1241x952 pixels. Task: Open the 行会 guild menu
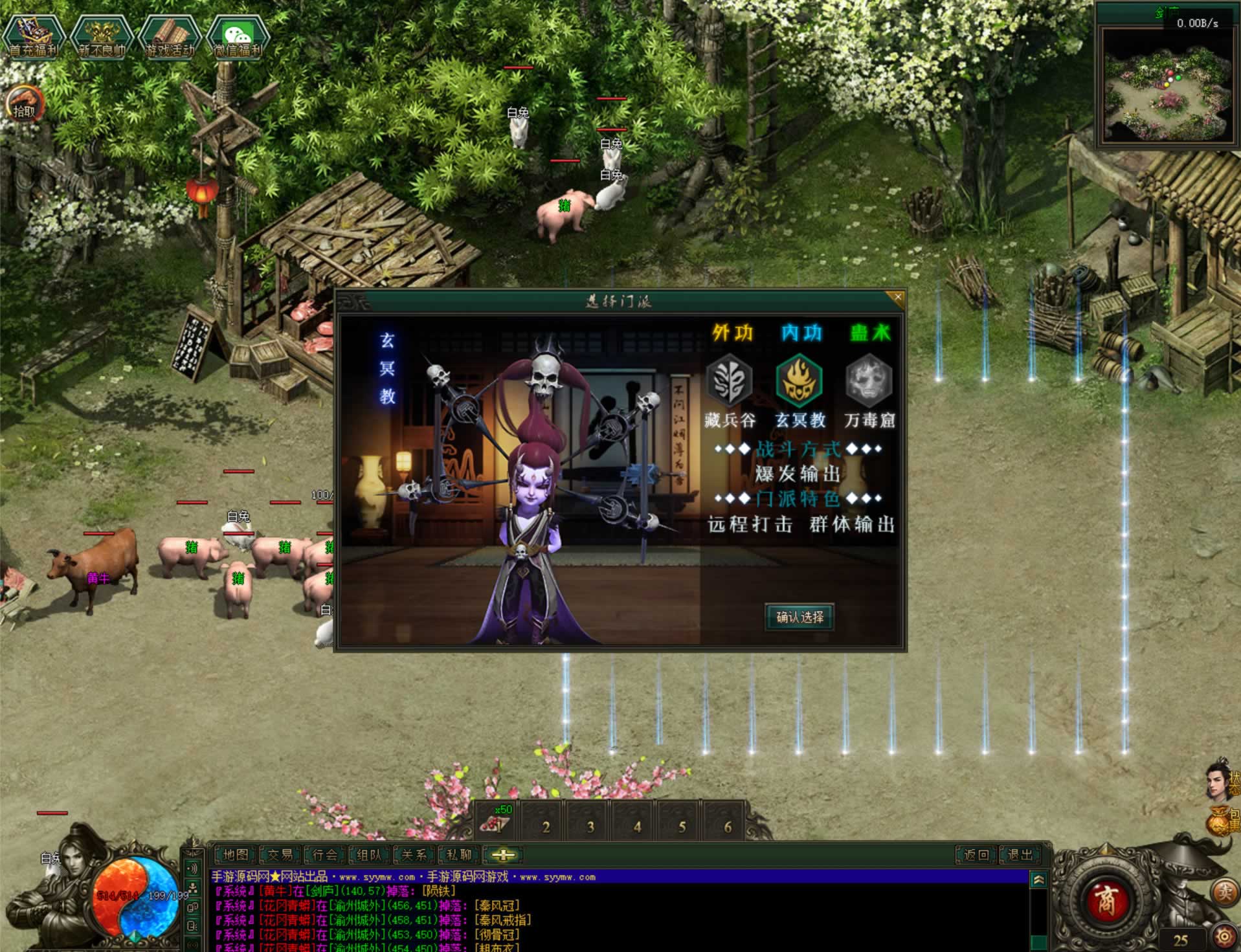point(325,855)
